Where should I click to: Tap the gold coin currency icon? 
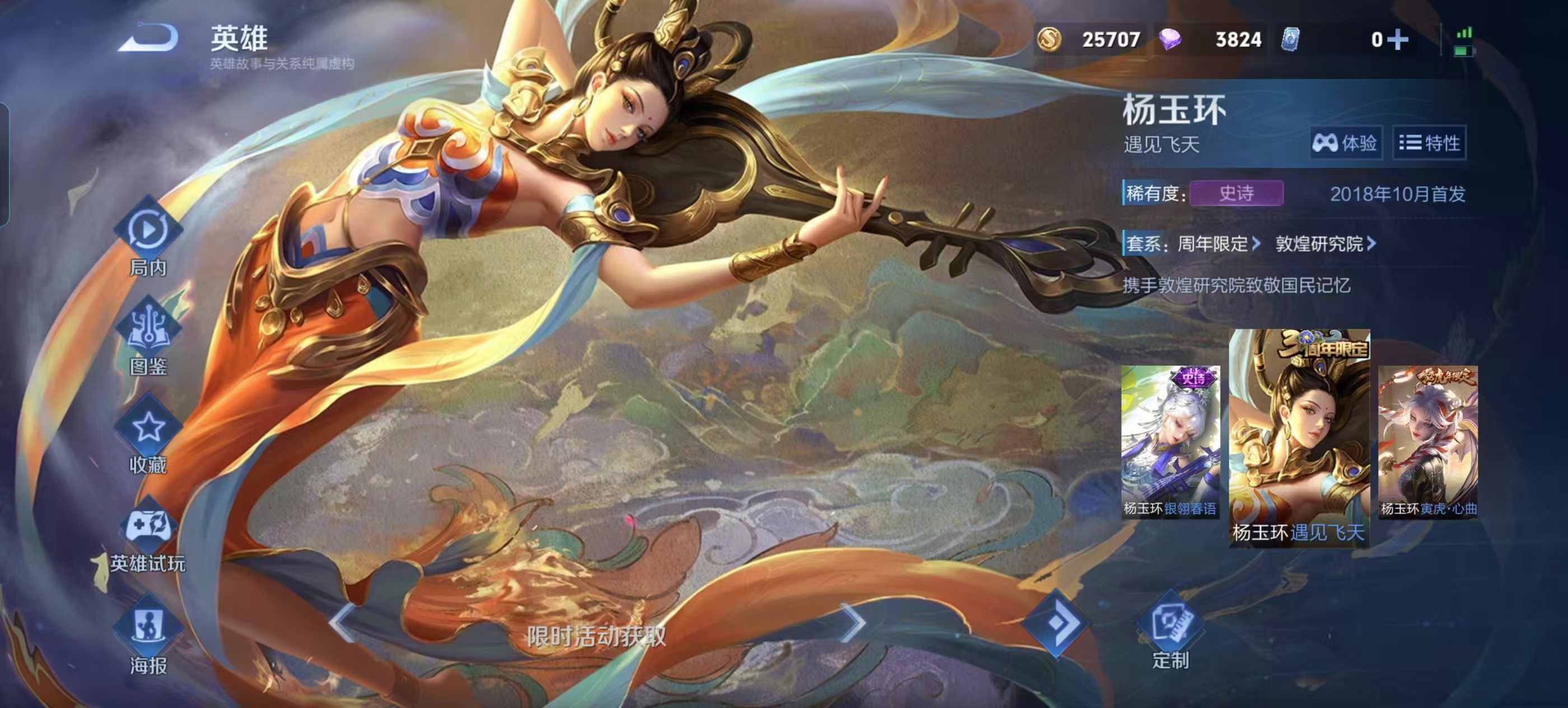(x=1049, y=40)
